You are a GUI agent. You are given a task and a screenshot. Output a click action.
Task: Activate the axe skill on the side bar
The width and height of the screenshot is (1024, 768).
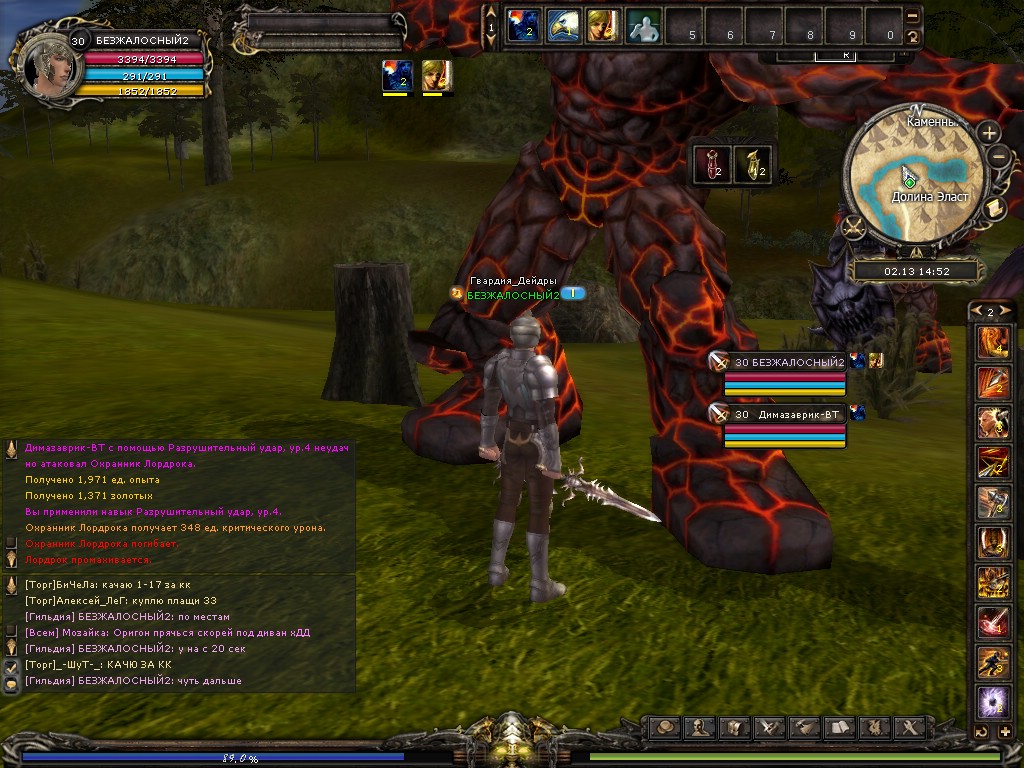993,501
